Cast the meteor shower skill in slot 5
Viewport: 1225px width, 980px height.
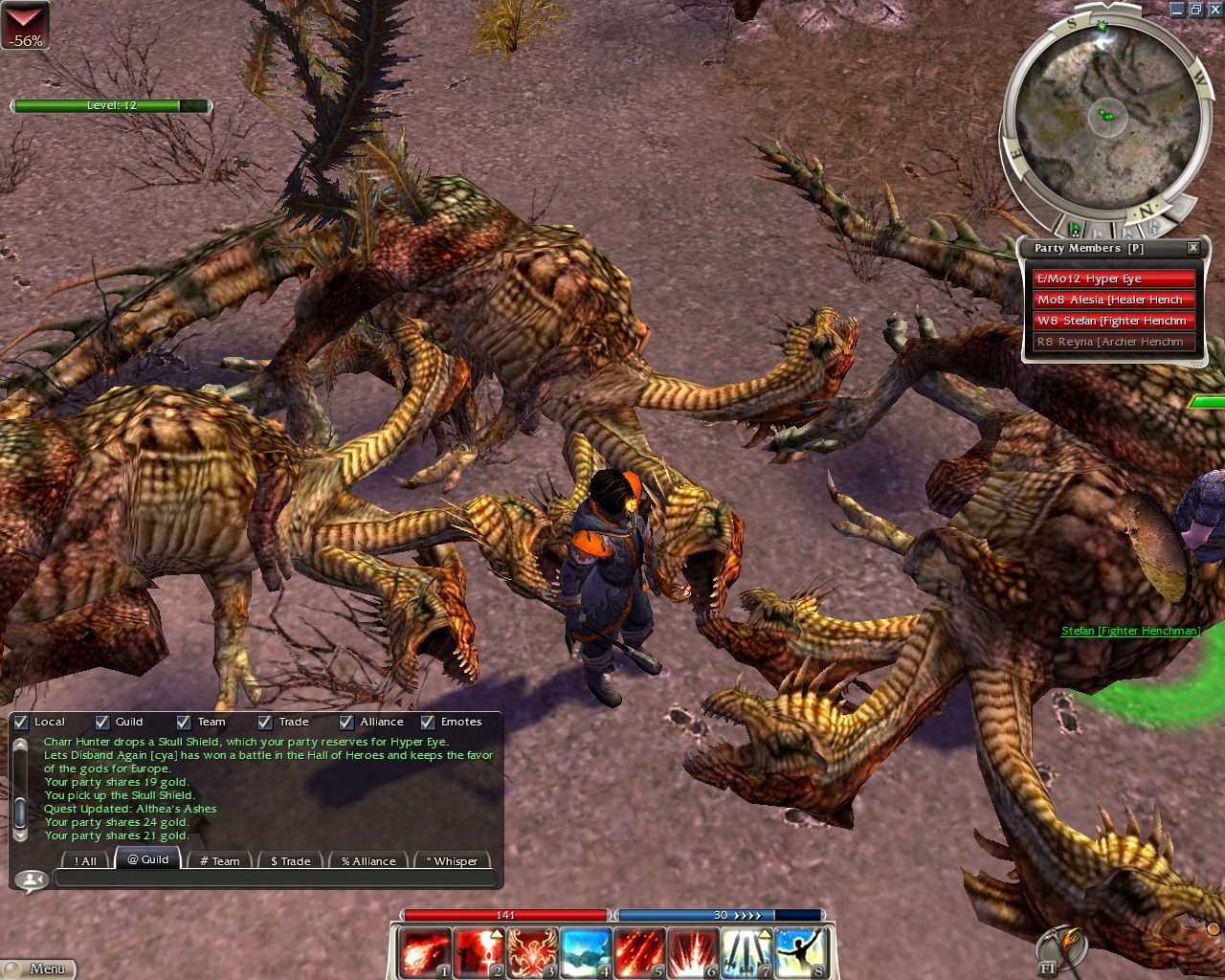[x=639, y=953]
